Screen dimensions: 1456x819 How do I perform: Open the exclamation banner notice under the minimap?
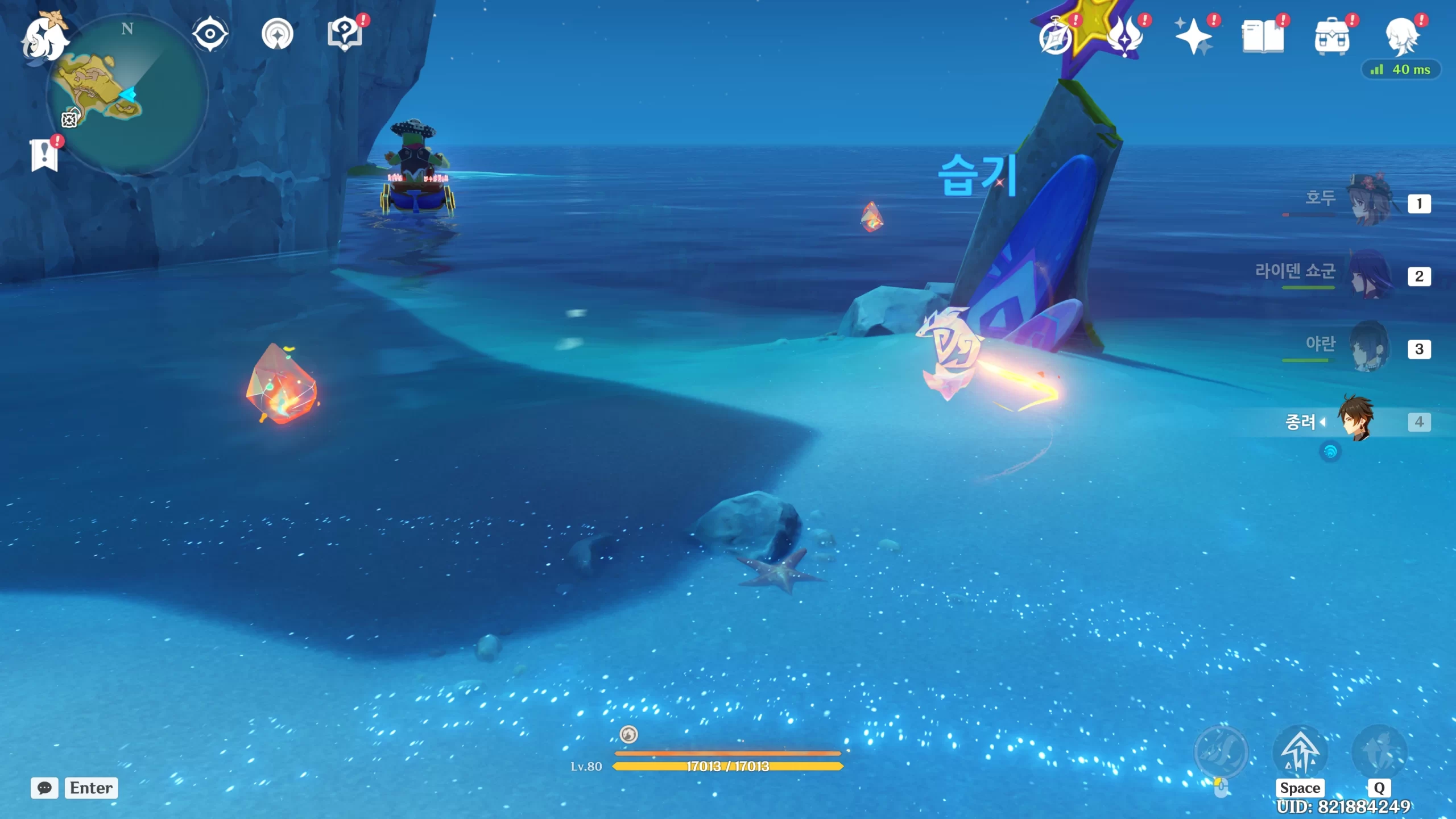tap(44, 155)
